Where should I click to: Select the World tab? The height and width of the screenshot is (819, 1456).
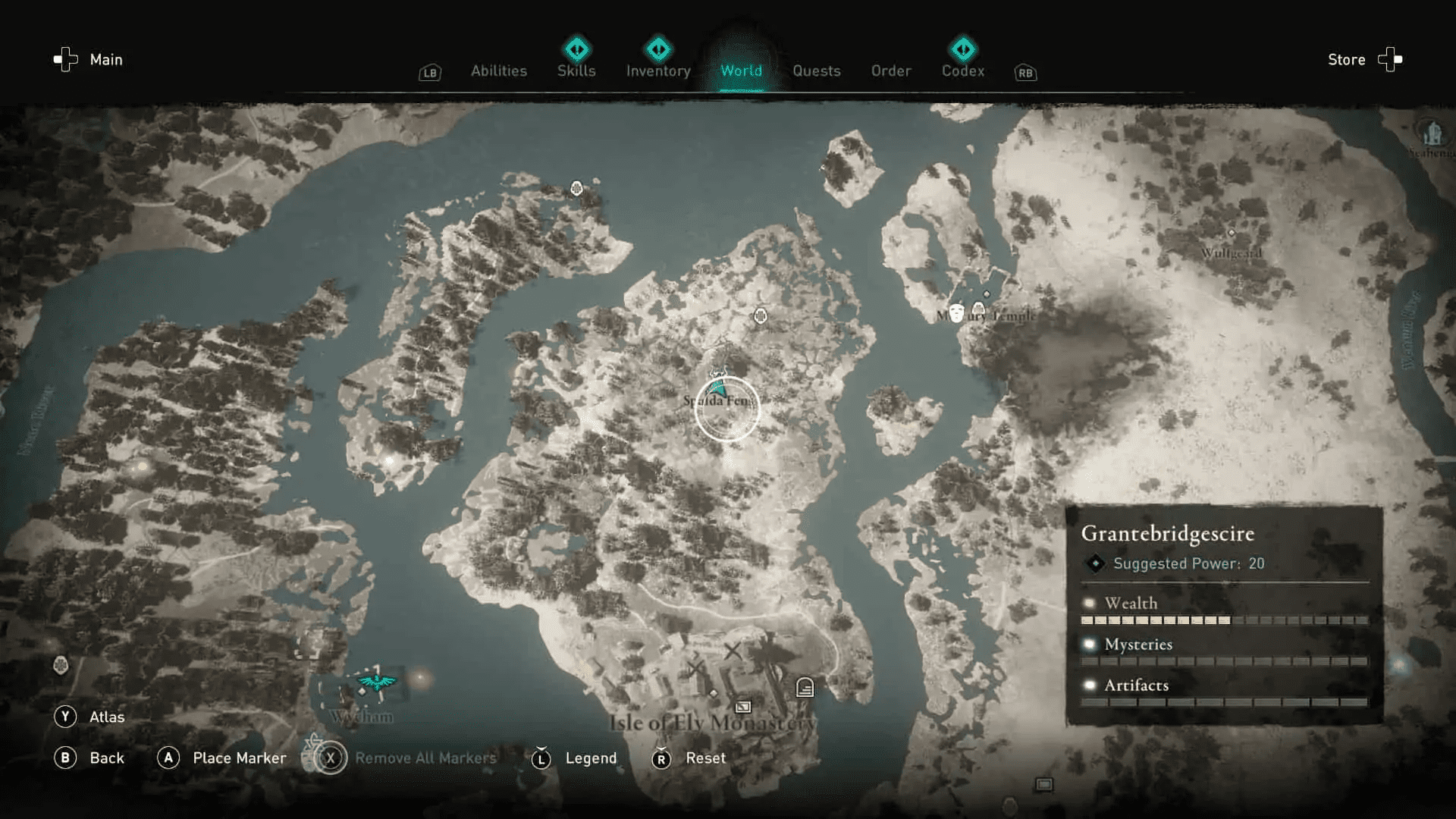point(742,71)
